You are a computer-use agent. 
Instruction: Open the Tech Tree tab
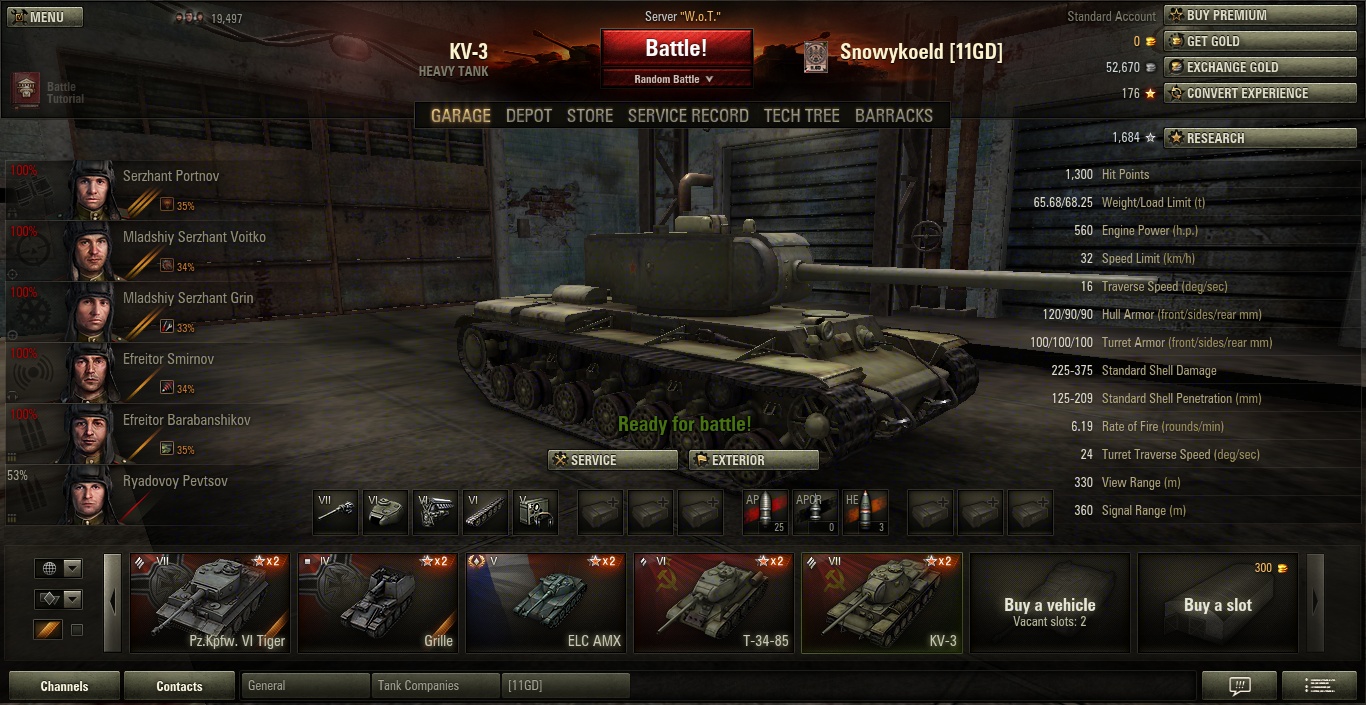(801, 115)
